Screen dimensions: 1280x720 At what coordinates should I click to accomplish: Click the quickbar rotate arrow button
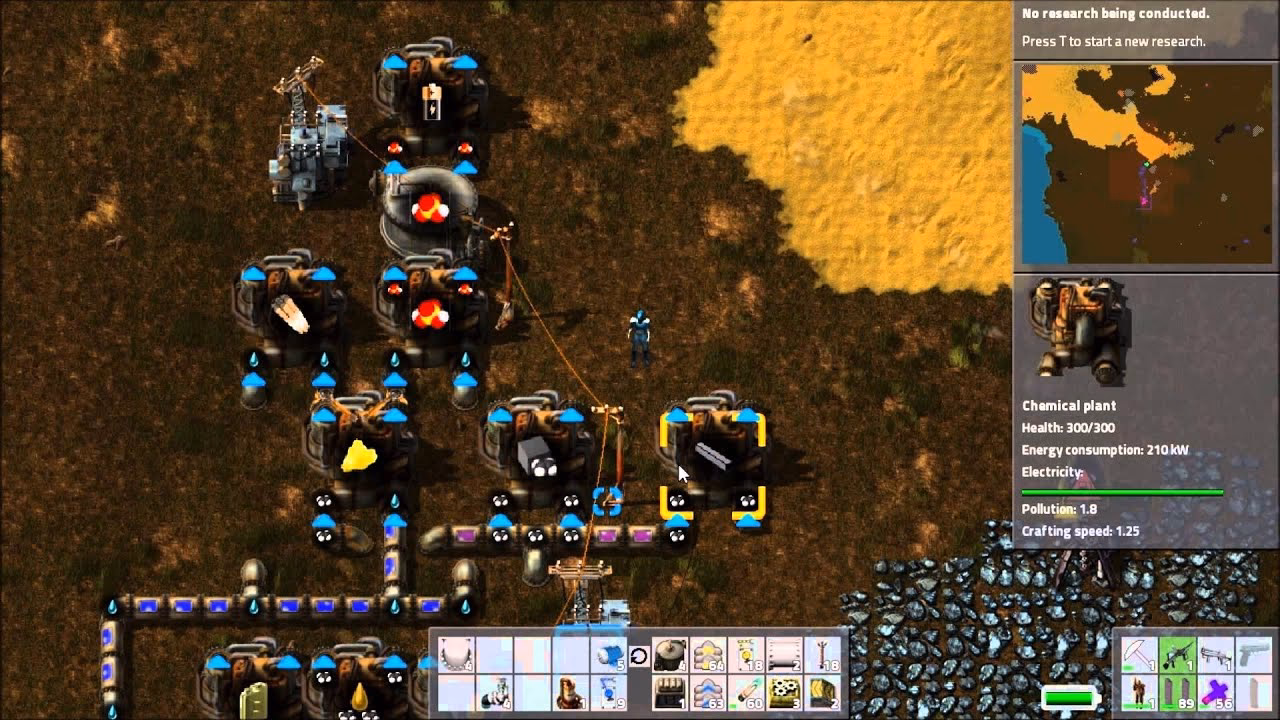[x=640, y=655]
